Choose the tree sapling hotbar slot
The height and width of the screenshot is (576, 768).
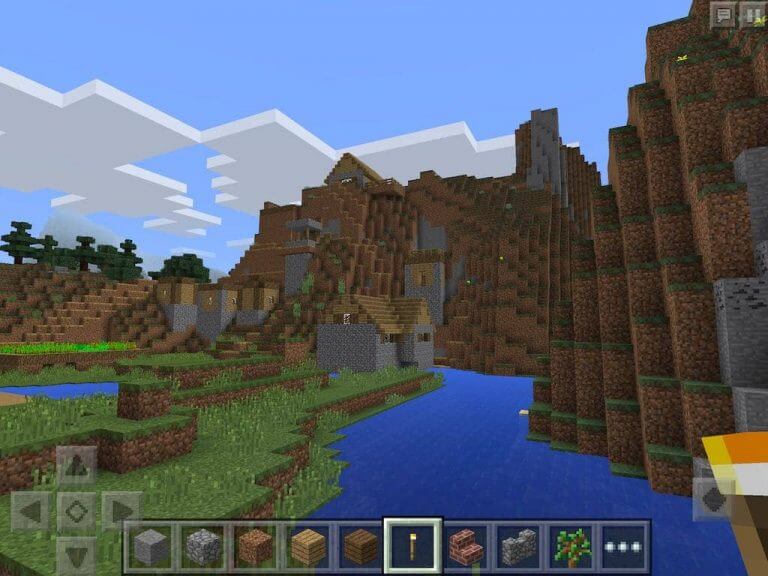tap(571, 546)
